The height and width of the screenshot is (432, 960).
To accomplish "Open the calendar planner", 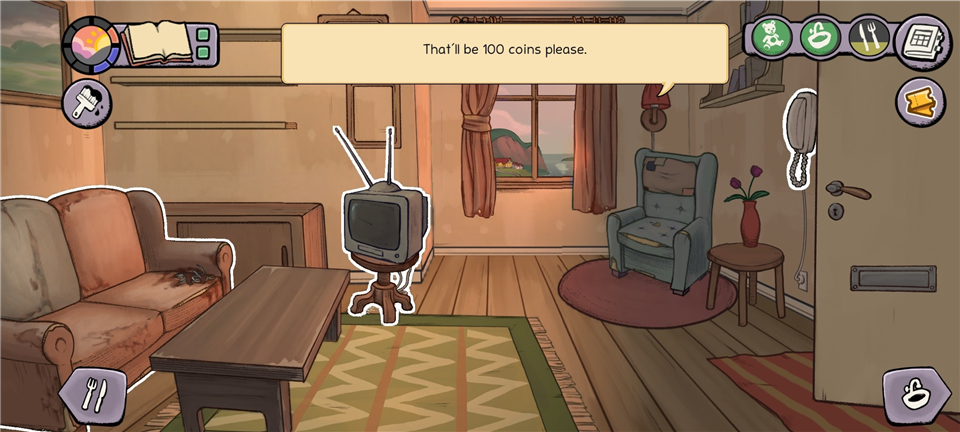I will (921, 41).
